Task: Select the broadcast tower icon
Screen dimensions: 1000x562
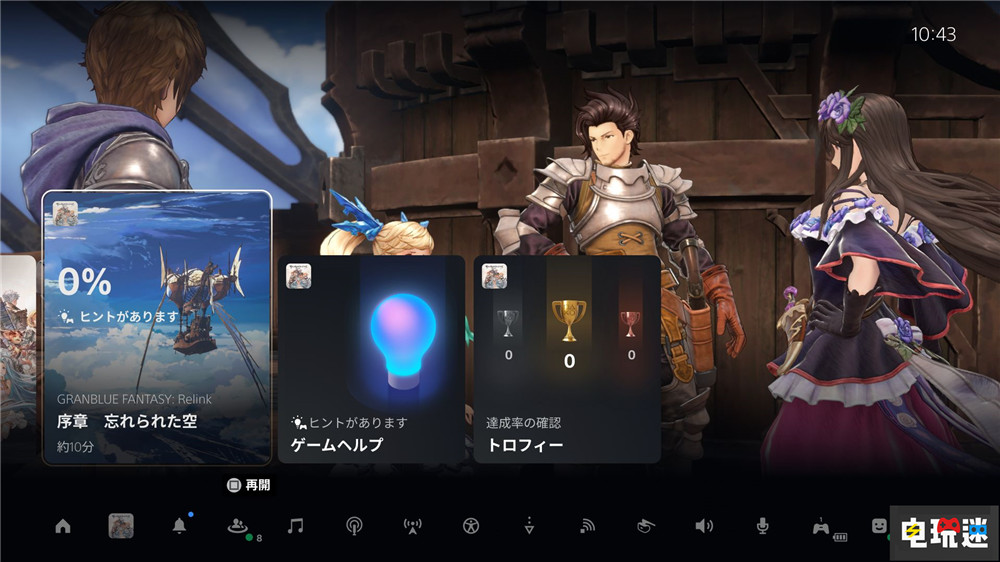Action: pos(412,526)
